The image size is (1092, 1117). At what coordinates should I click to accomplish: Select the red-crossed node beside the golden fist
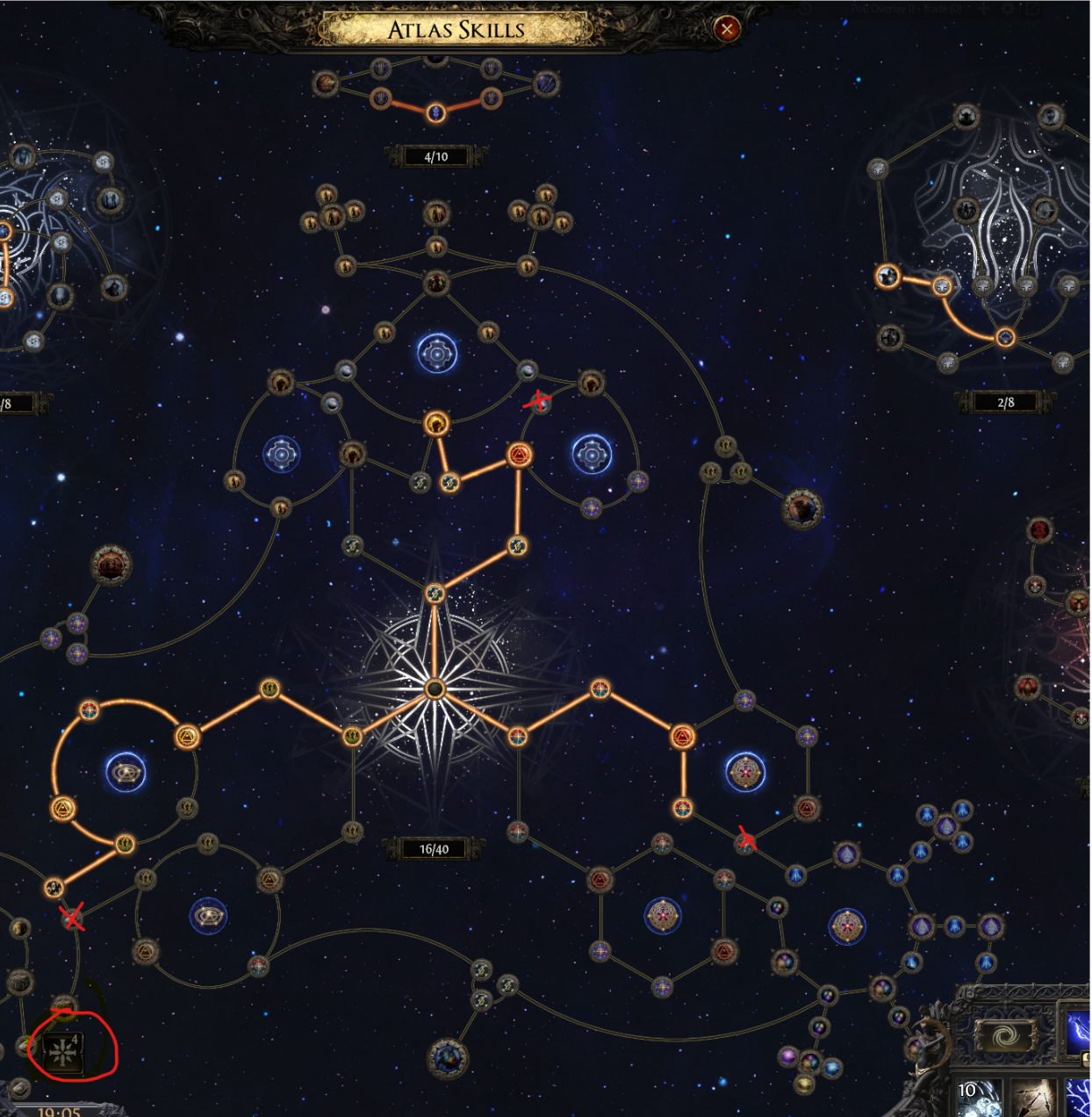click(538, 402)
